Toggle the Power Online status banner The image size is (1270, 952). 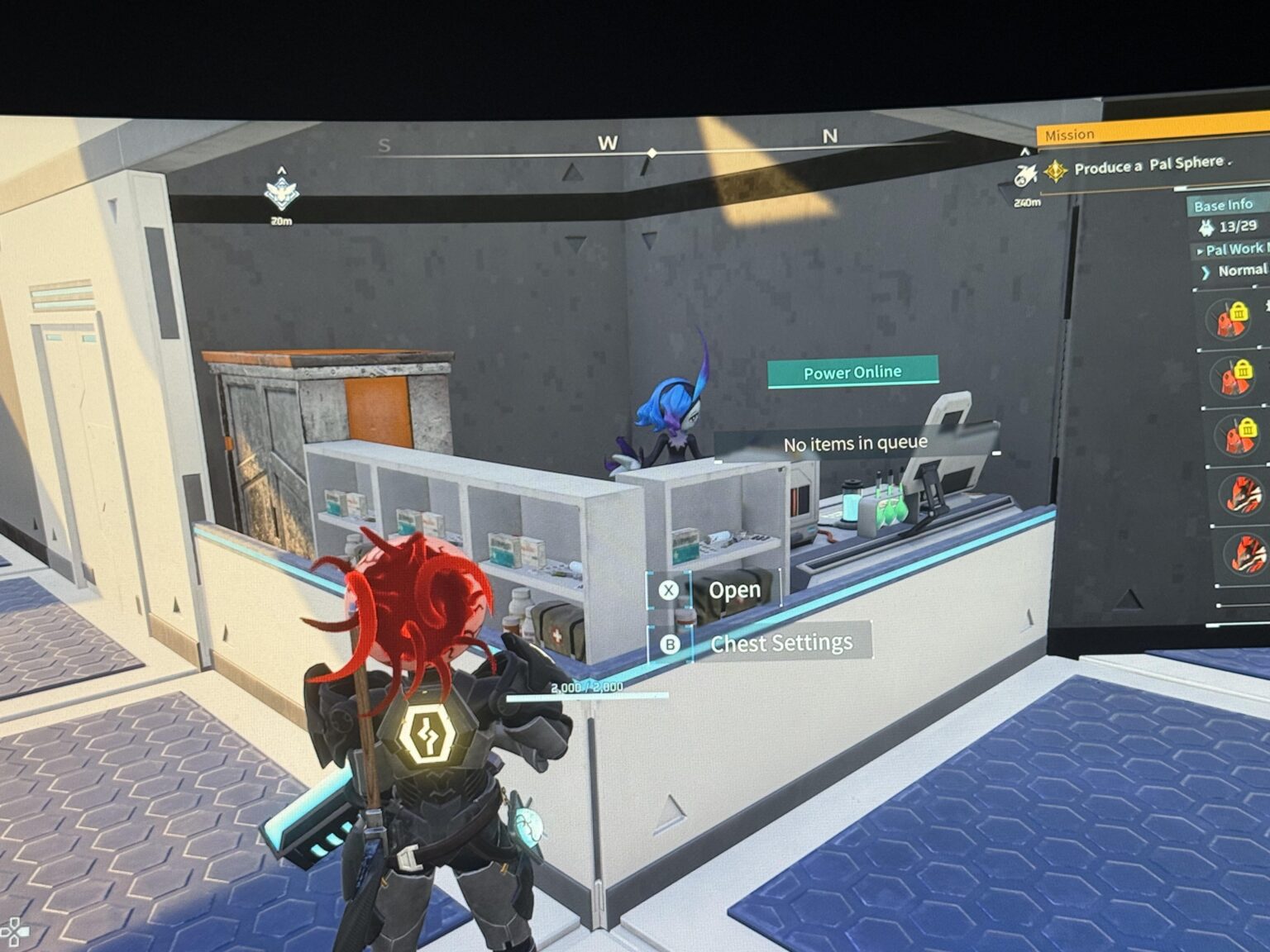(852, 372)
